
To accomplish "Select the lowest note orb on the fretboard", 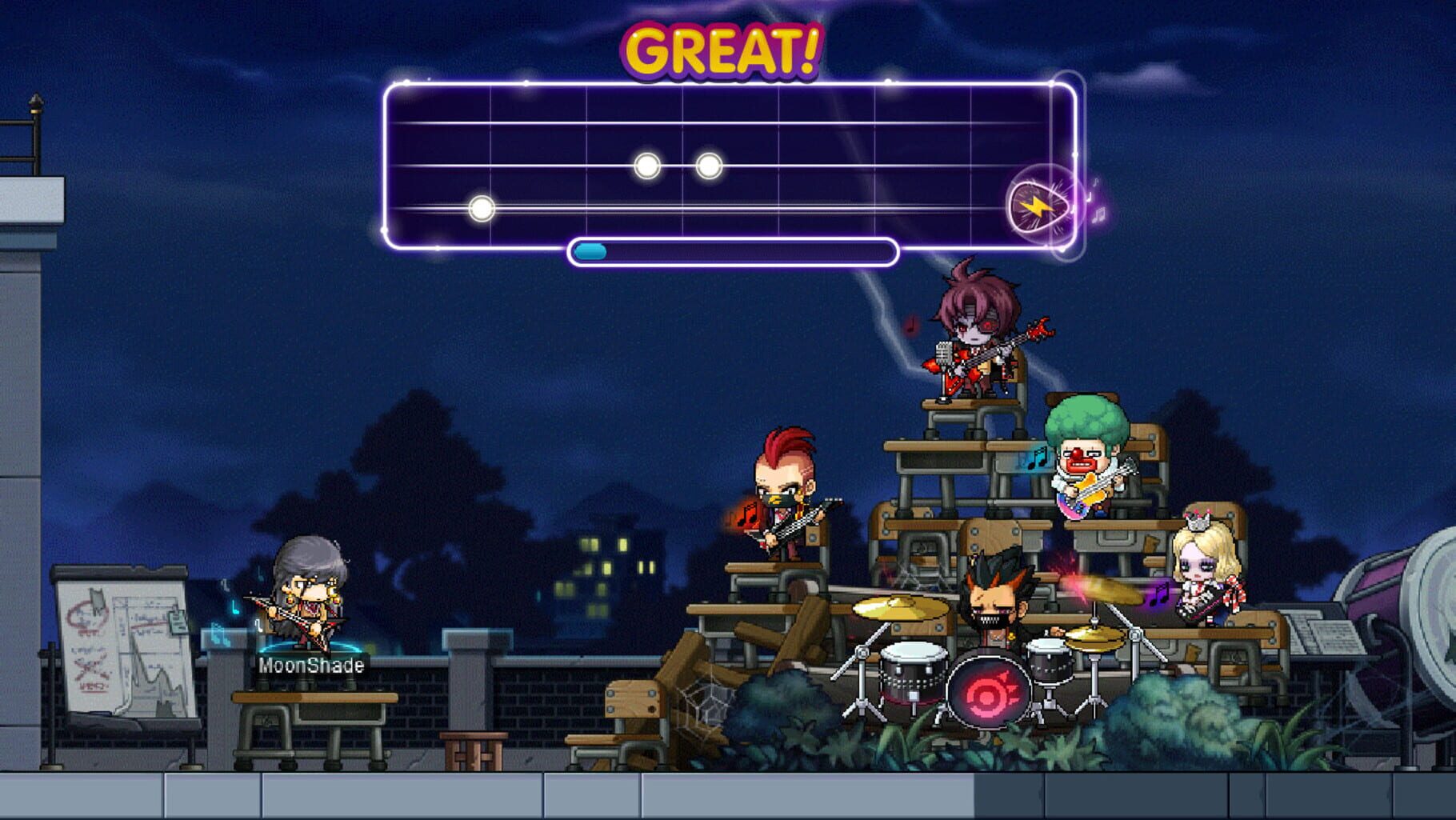I will tap(480, 208).
